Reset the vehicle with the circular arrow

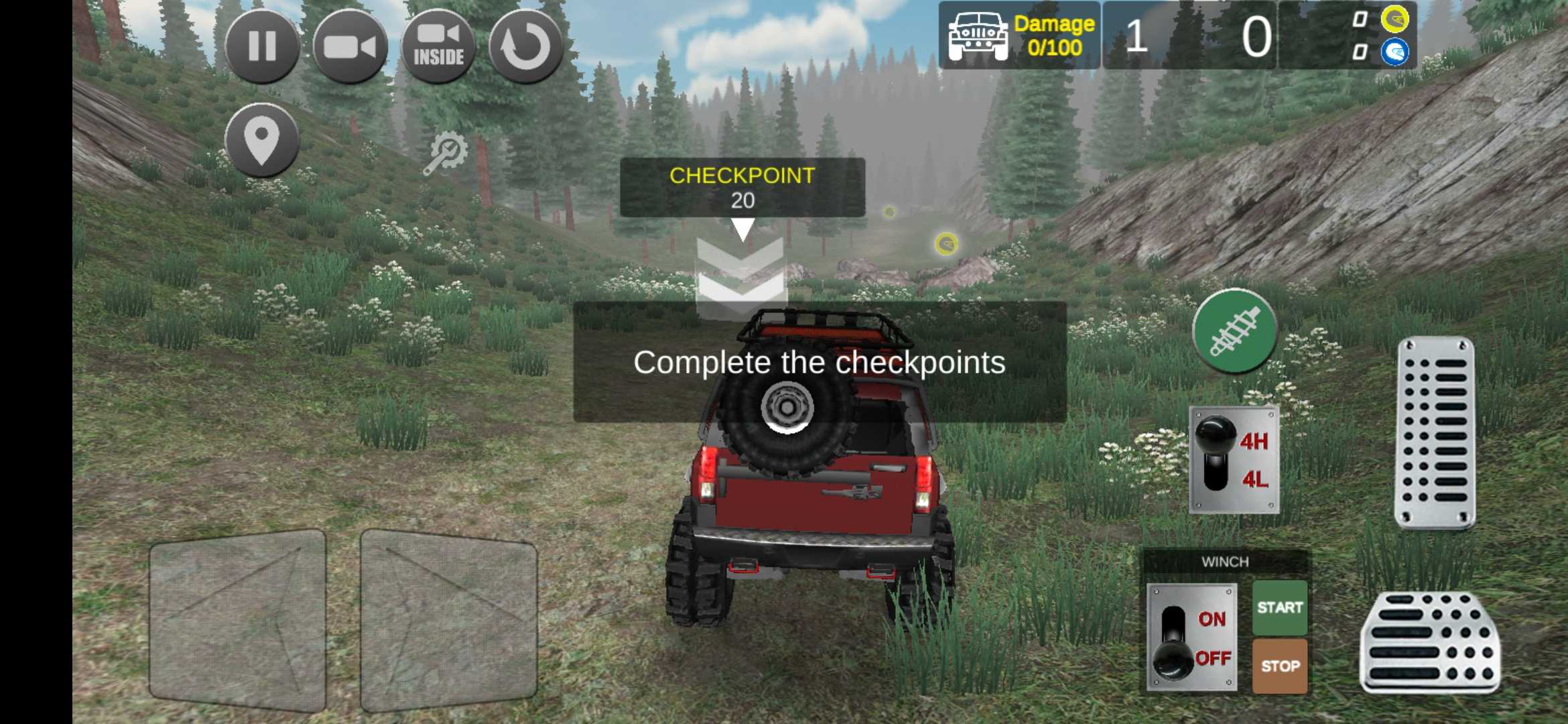(526, 47)
